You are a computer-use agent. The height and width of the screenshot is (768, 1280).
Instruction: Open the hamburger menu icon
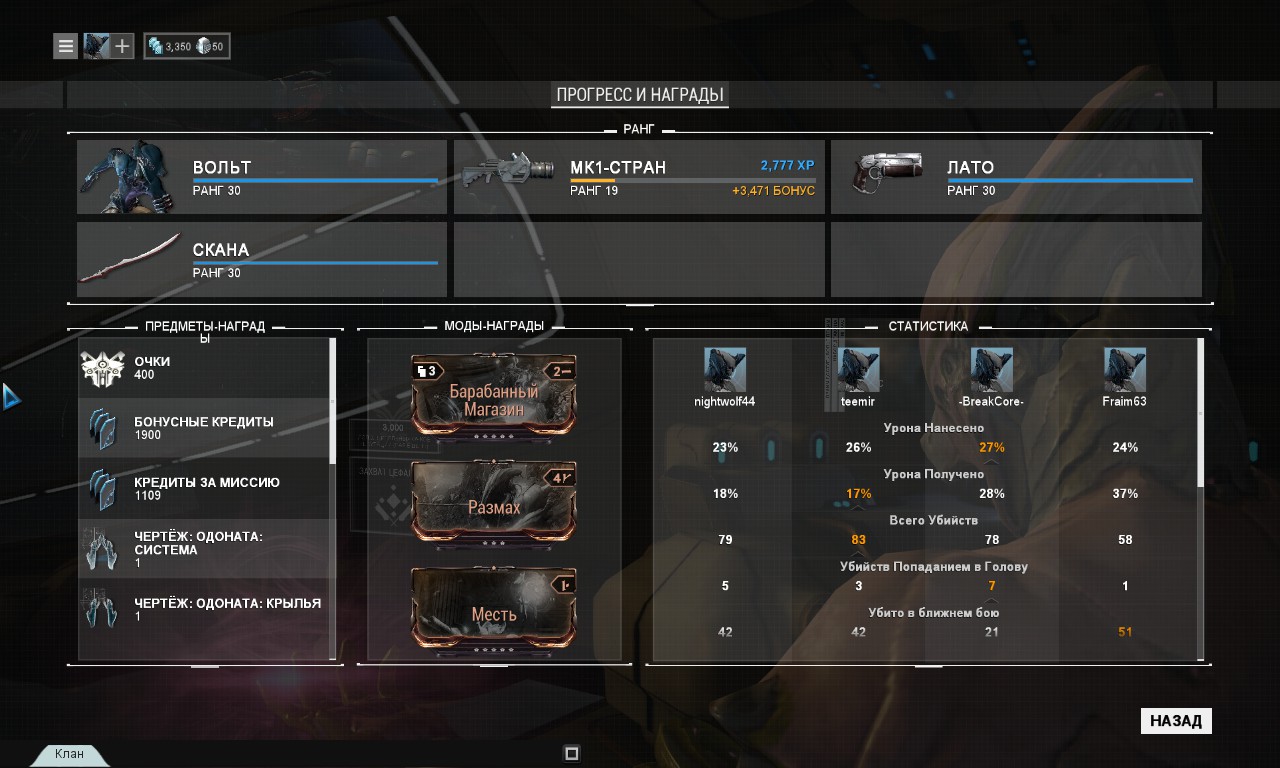[66, 46]
